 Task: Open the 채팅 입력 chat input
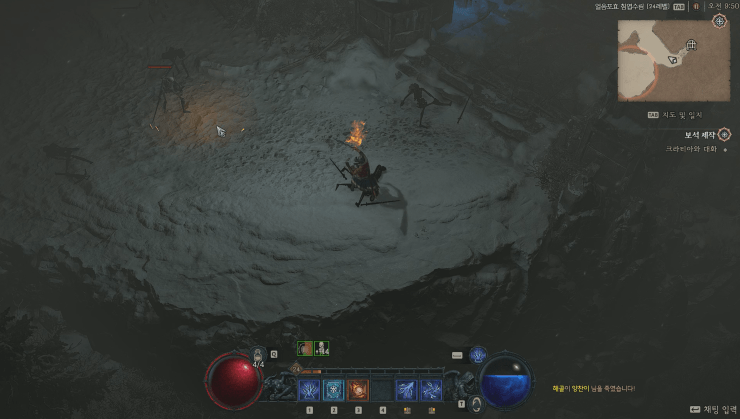pos(710,410)
